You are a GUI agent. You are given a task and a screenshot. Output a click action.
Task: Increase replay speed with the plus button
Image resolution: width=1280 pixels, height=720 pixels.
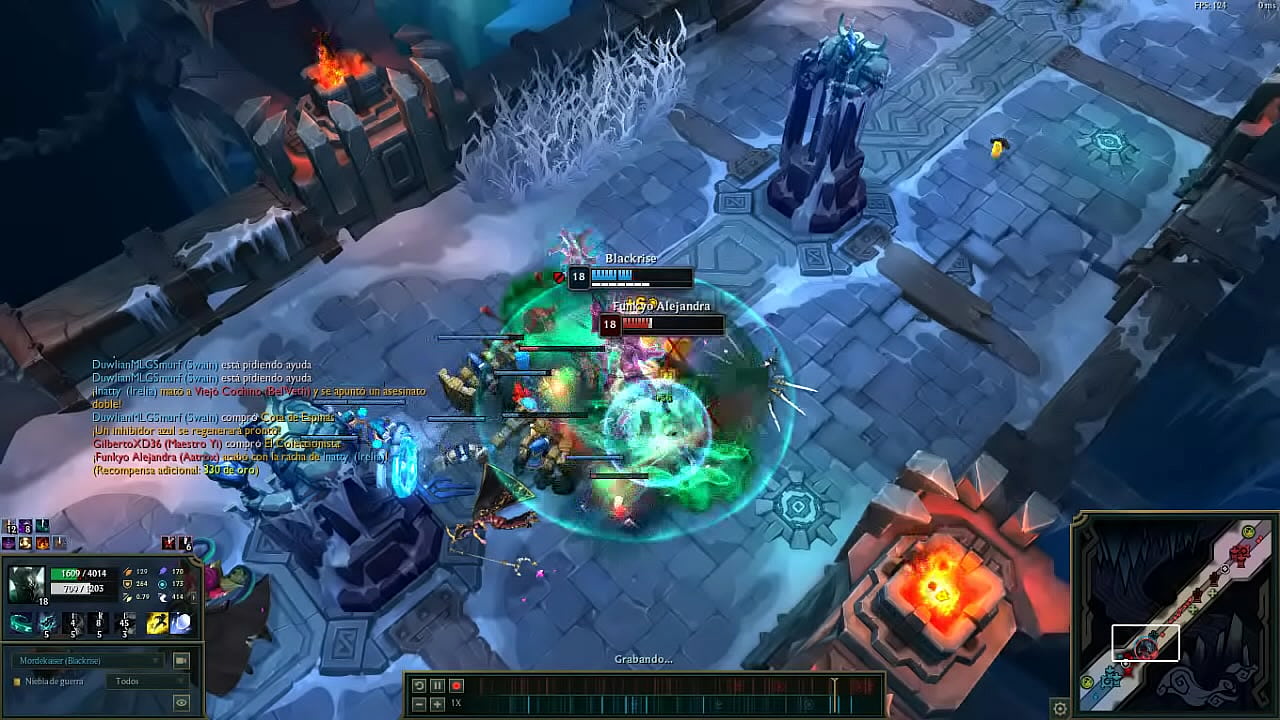click(437, 704)
